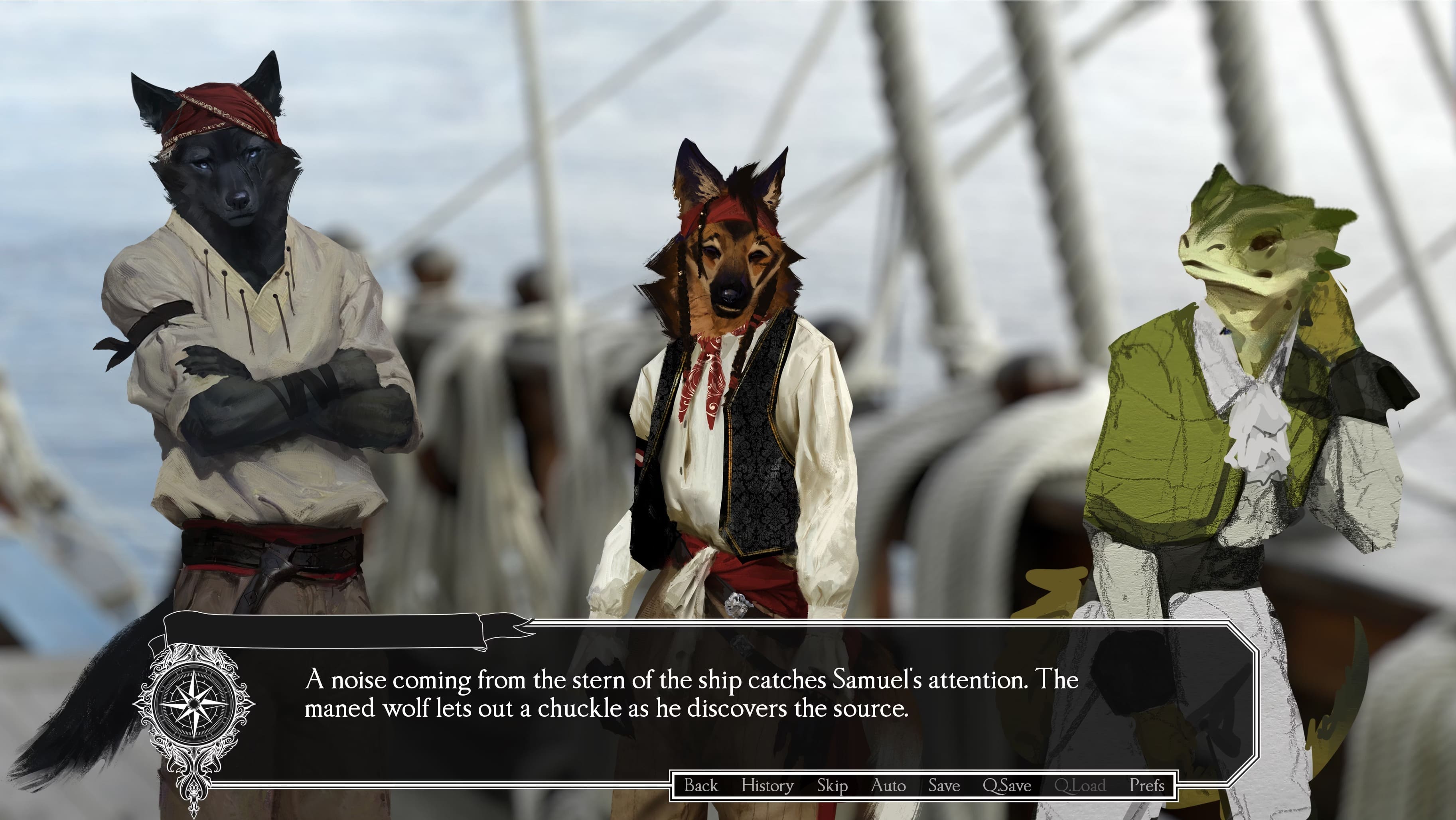This screenshot has height=820, width=1456.
Task: Enable Auto text advance
Action: (x=888, y=786)
